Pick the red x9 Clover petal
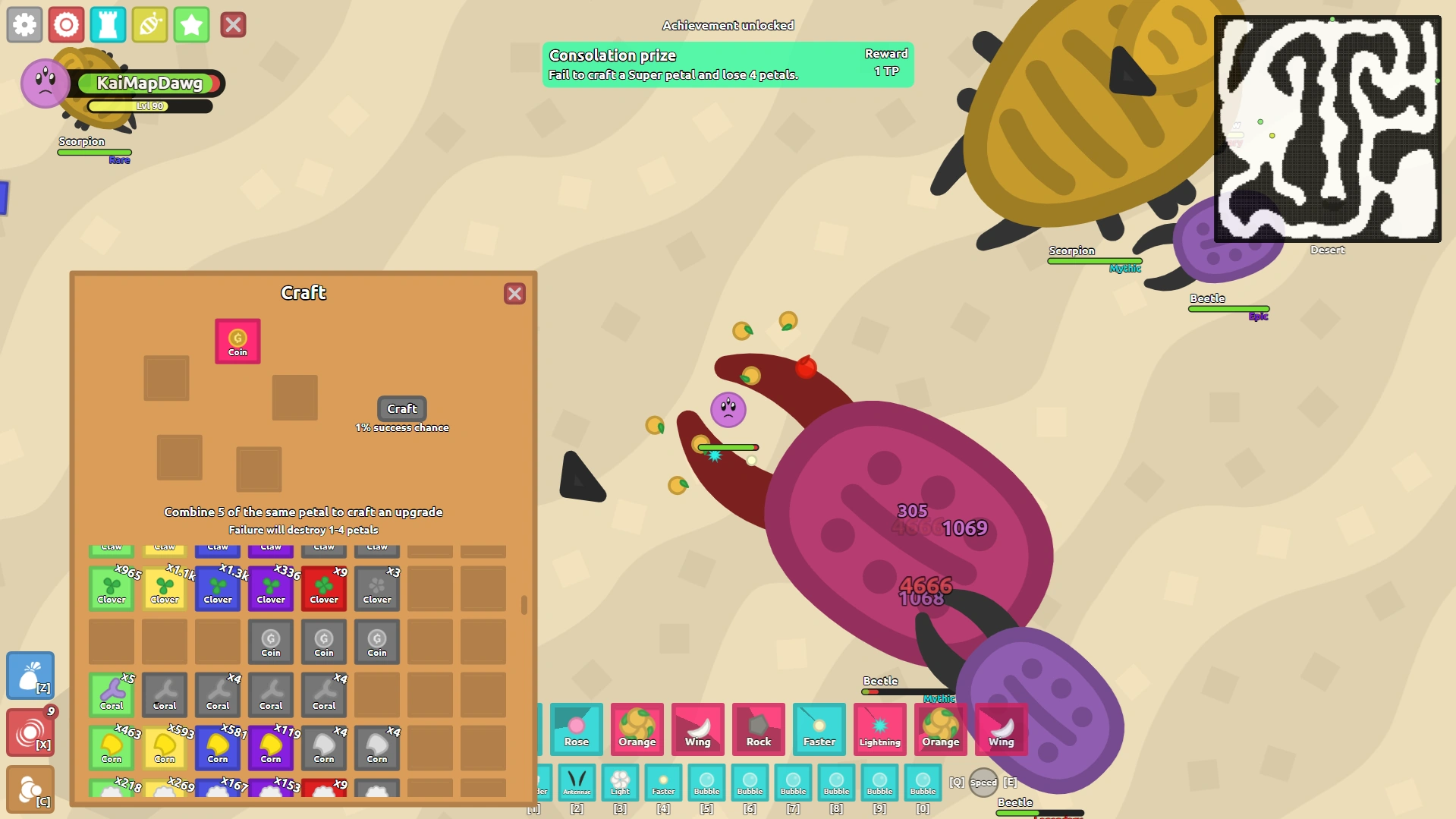1456x819 pixels. pos(323,589)
